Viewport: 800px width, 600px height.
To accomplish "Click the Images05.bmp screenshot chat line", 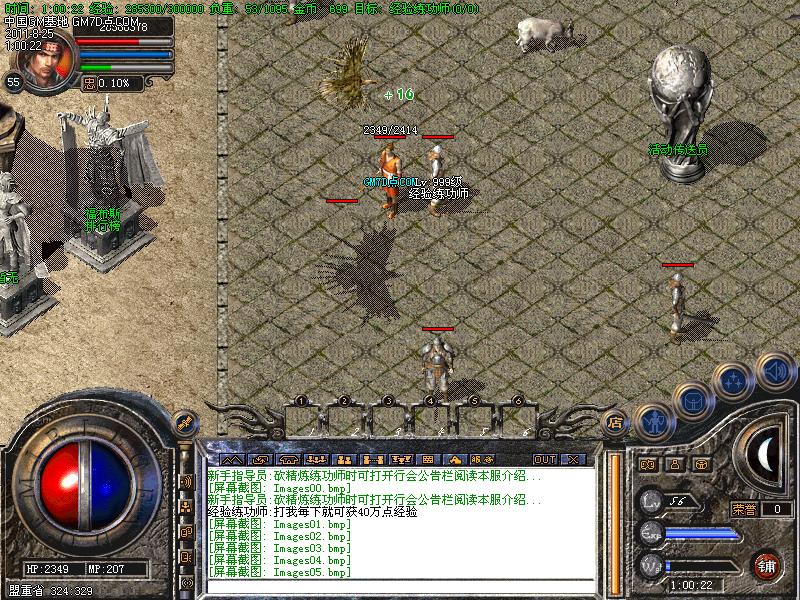I will click(x=280, y=572).
